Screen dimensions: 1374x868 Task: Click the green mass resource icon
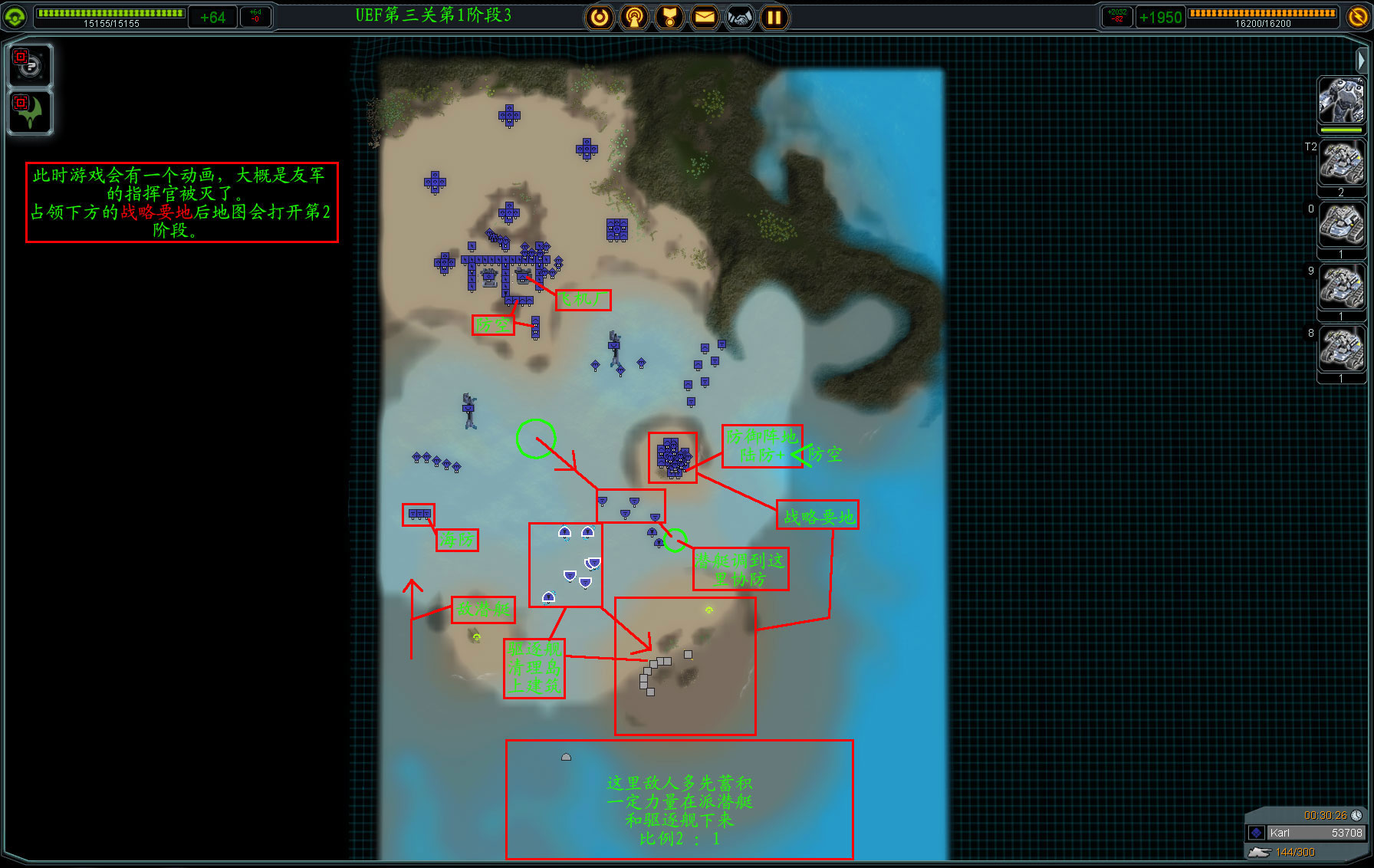click(x=15, y=16)
